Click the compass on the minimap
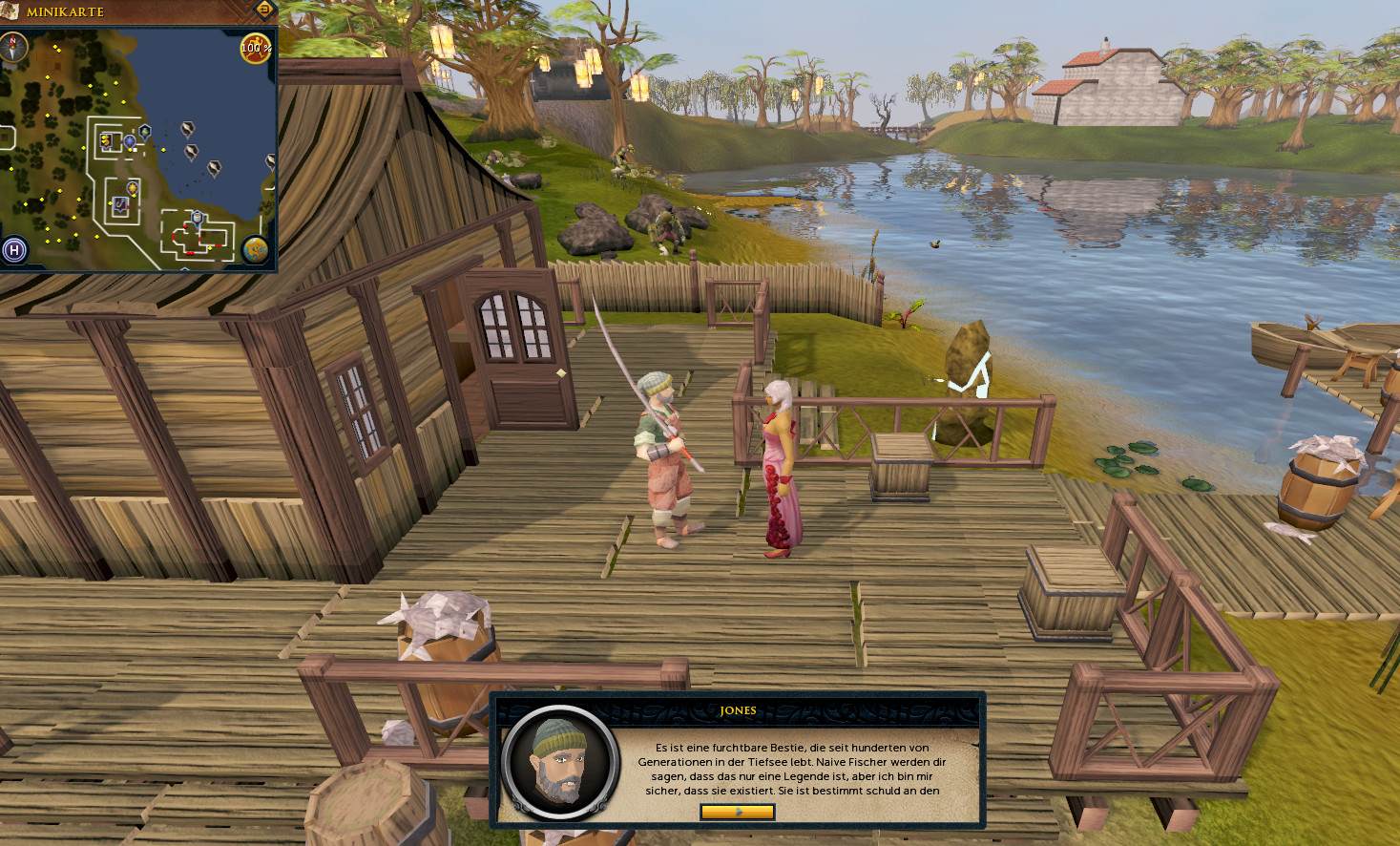Screen dimensions: 1400x846 (x=13, y=47)
